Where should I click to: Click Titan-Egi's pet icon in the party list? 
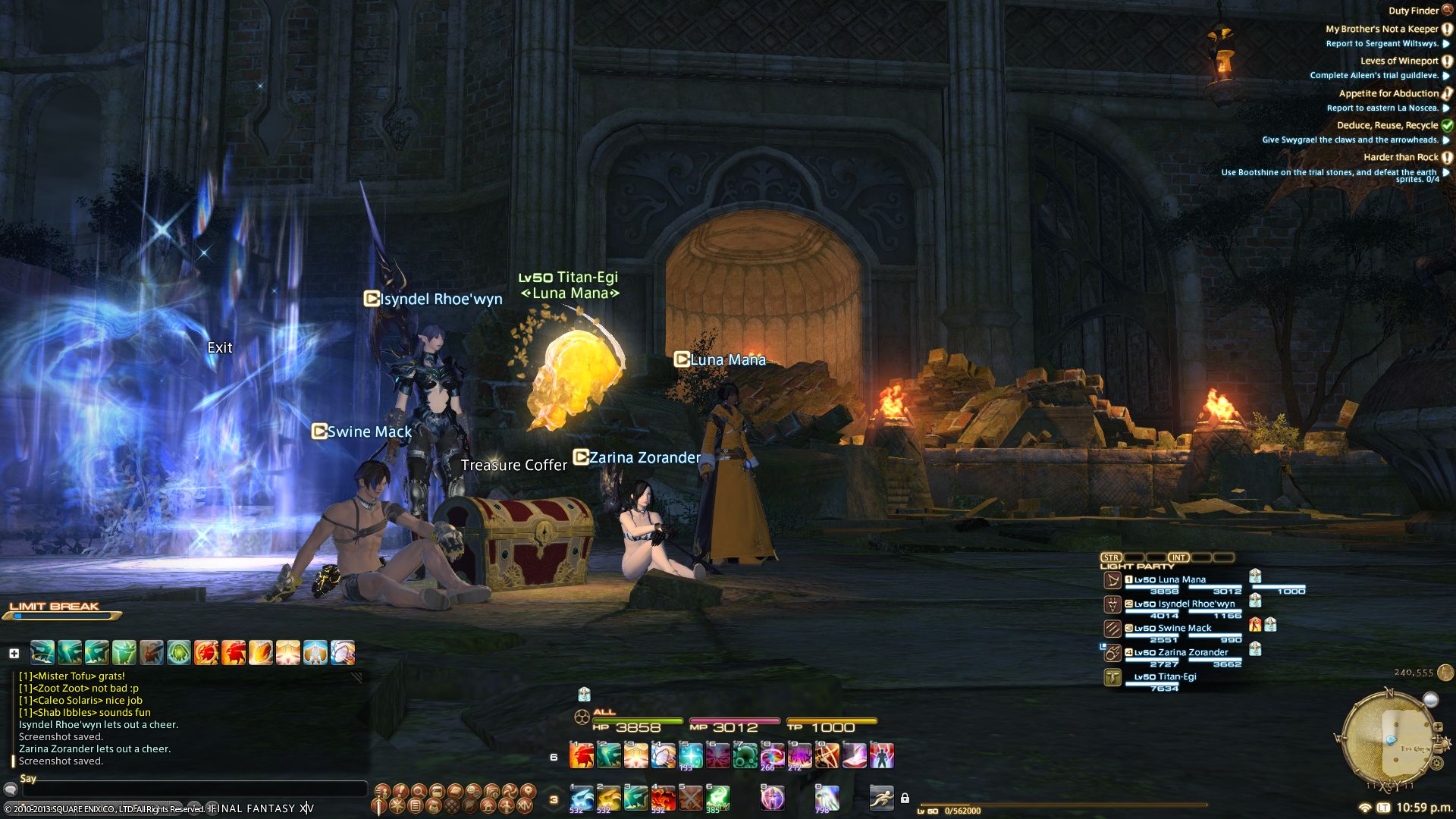click(x=1112, y=677)
